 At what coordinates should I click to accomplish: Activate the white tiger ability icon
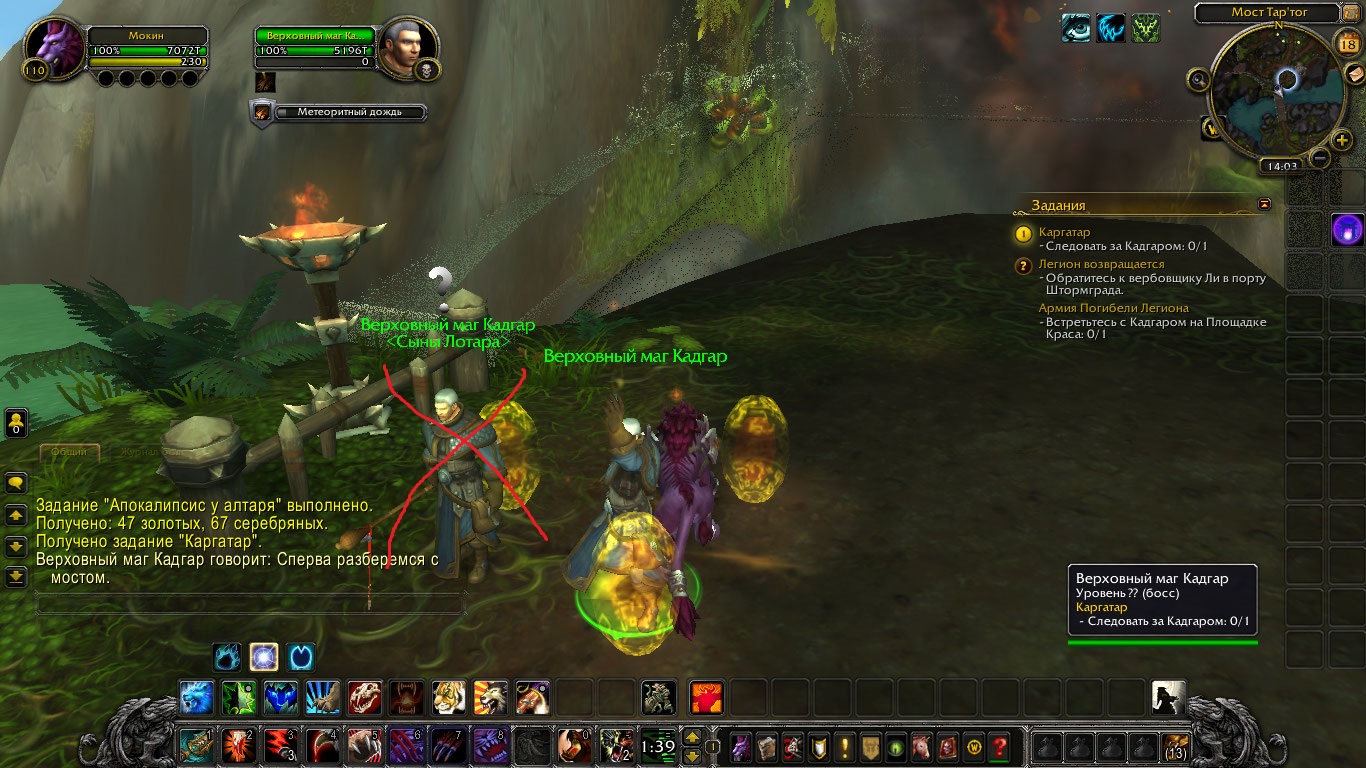448,697
